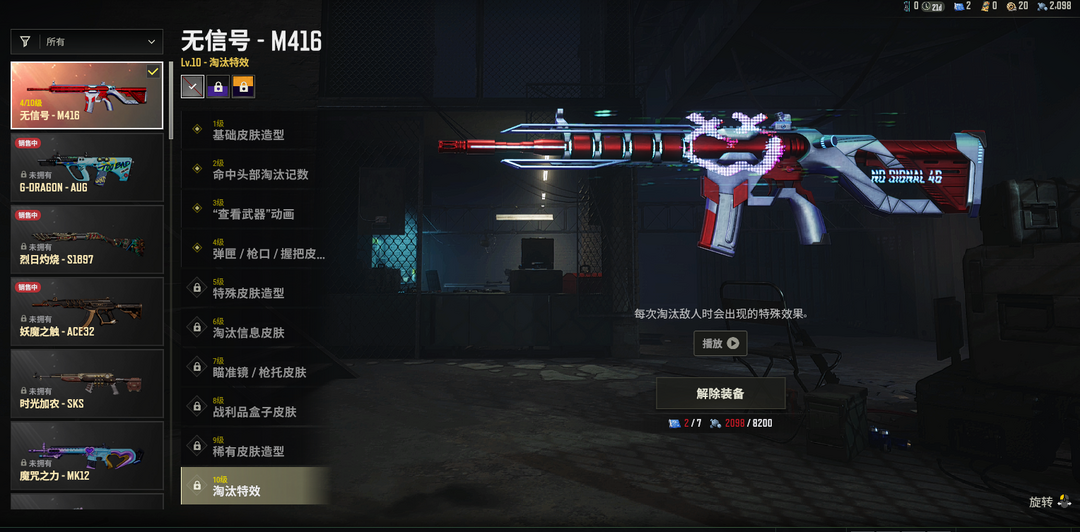Select level 10 淘汰特效 row
This screenshot has height=532, width=1080.
click(x=255, y=487)
